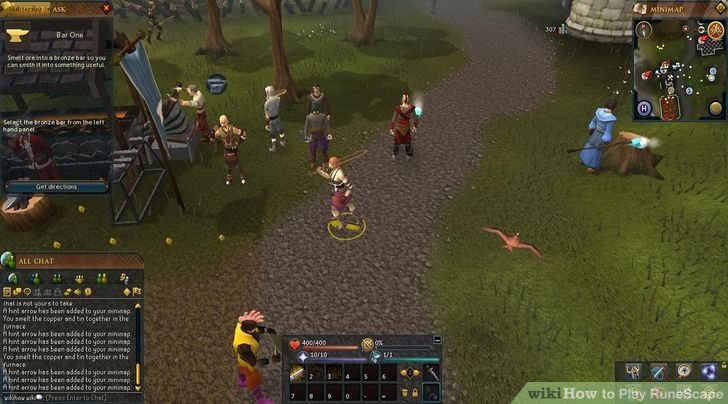Viewport: 728px width, 404px height.
Task: Select the All Chat globe tab
Action: (12, 278)
